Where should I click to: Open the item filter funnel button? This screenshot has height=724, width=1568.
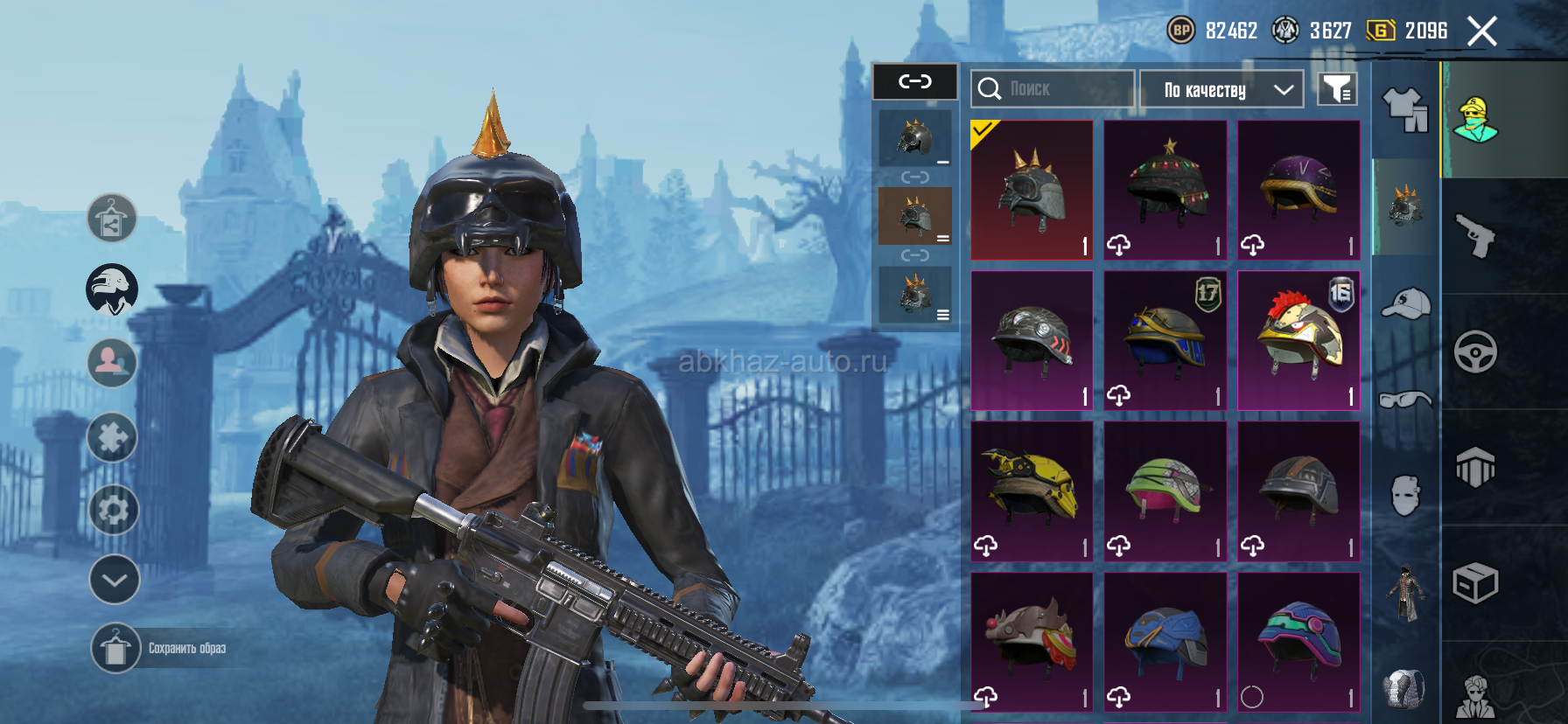1337,88
